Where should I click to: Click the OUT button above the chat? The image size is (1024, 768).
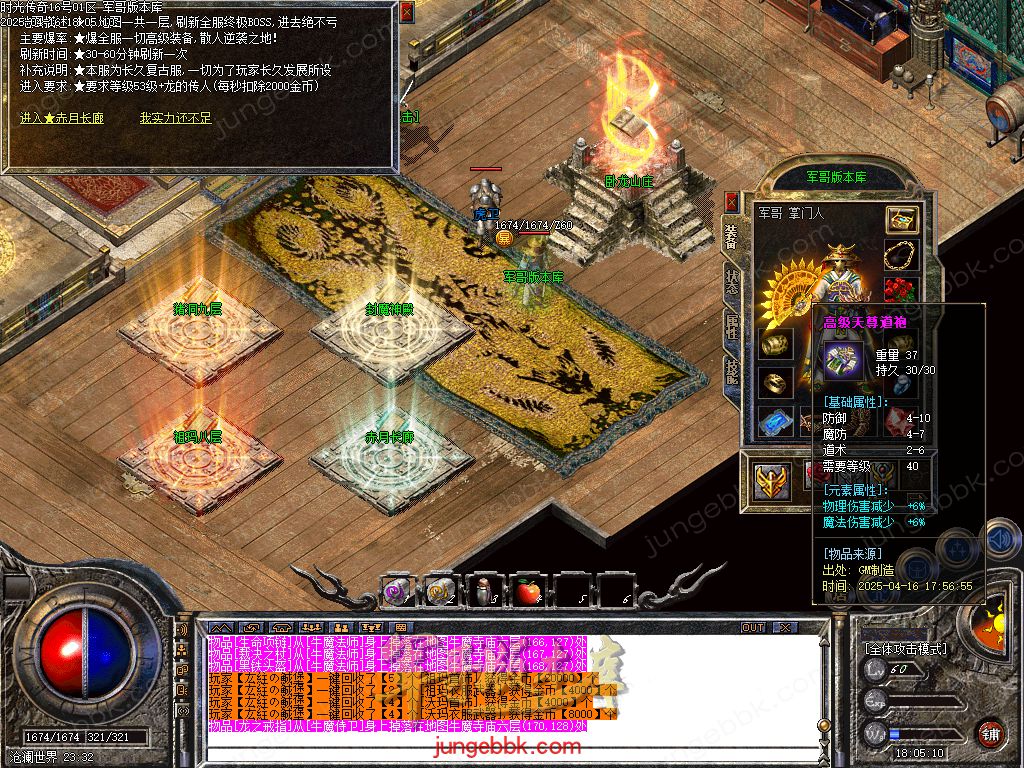click(x=752, y=628)
